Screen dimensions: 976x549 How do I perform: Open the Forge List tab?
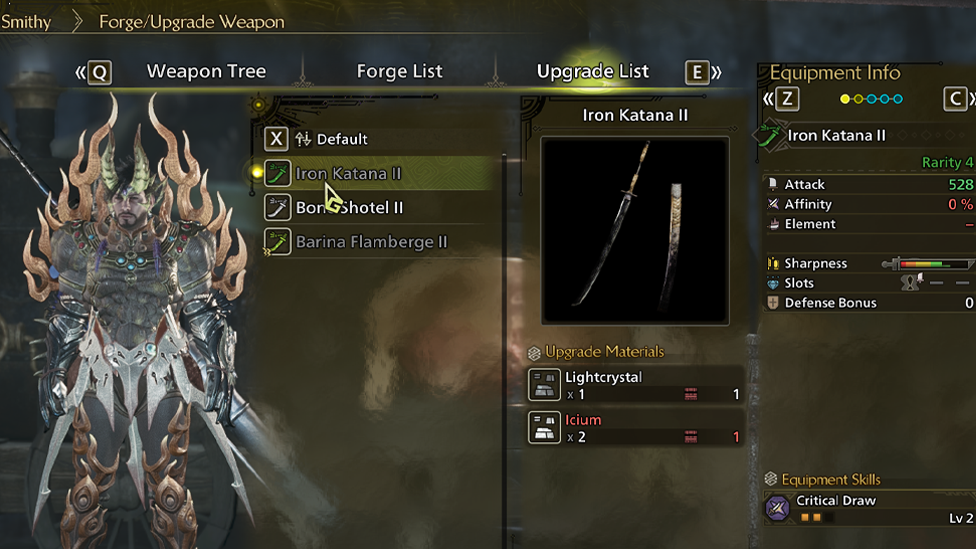pos(399,71)
